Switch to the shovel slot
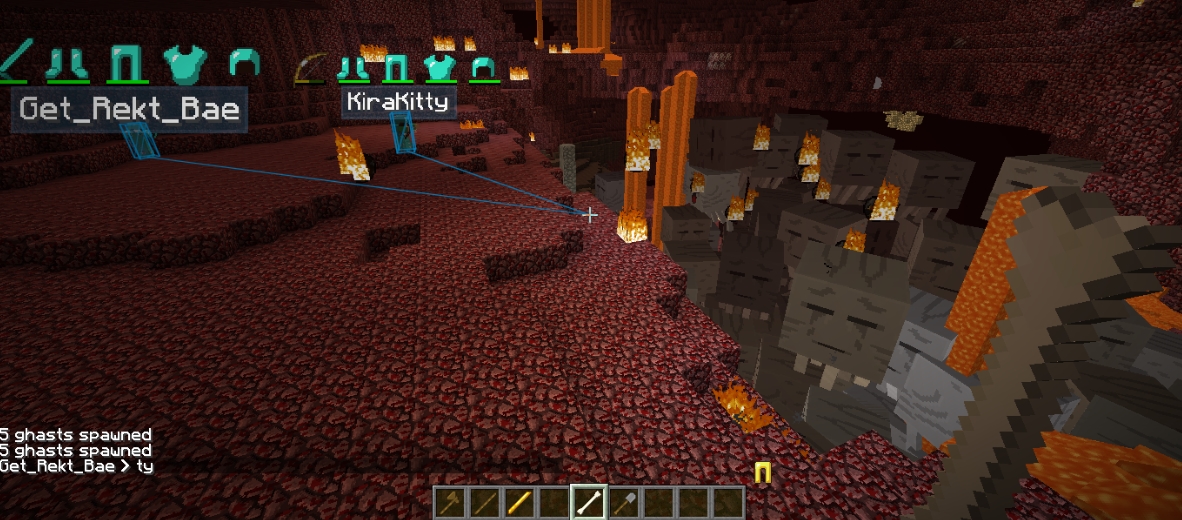Image resolution: width=1182 pixels, height=520 pixels. [624, 502]
